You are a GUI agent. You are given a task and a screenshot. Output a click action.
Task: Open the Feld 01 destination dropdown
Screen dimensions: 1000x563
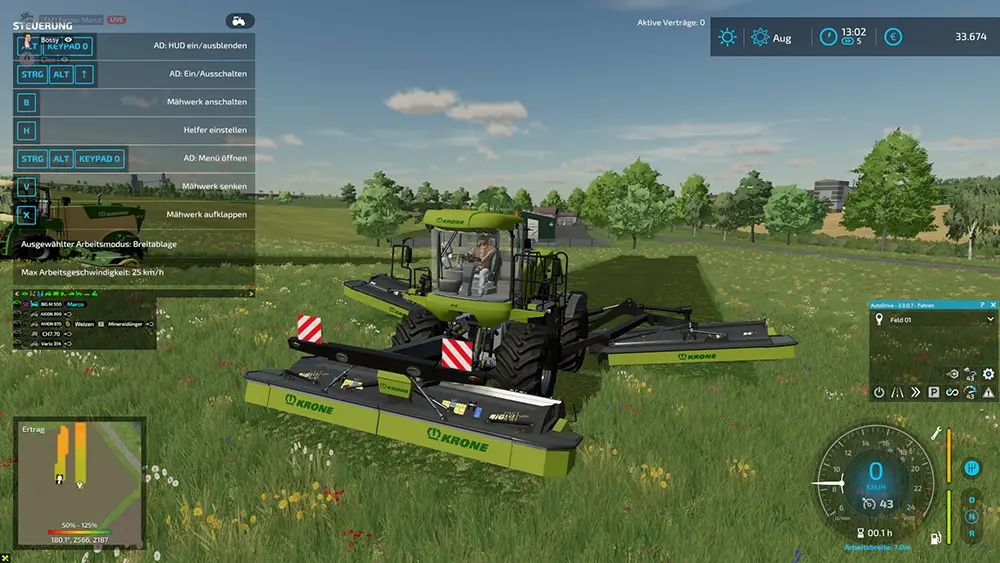[x=990, y=320]
